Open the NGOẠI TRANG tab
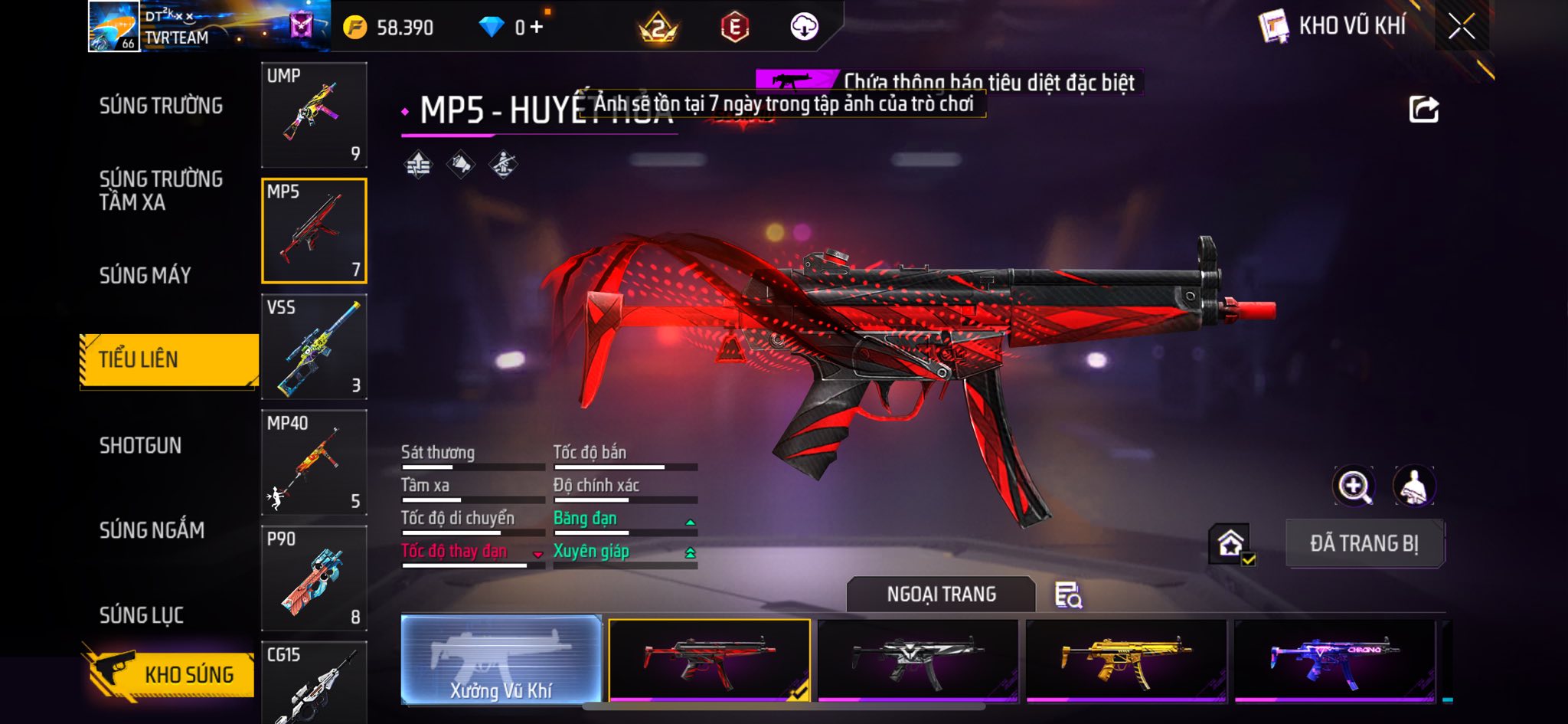 tap(941, 595)
